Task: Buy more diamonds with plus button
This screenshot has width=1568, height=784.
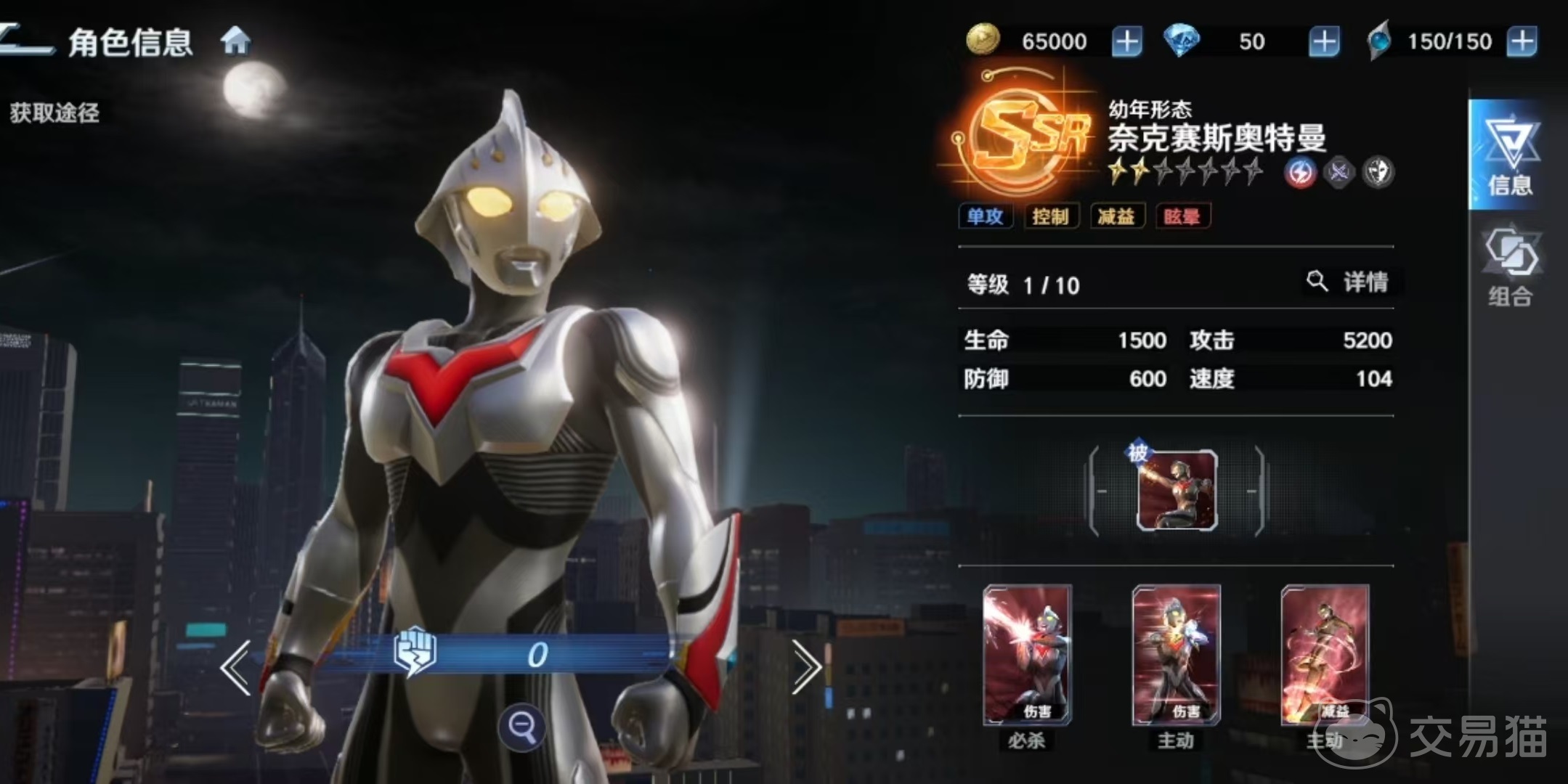Action: pos(1323,42)
